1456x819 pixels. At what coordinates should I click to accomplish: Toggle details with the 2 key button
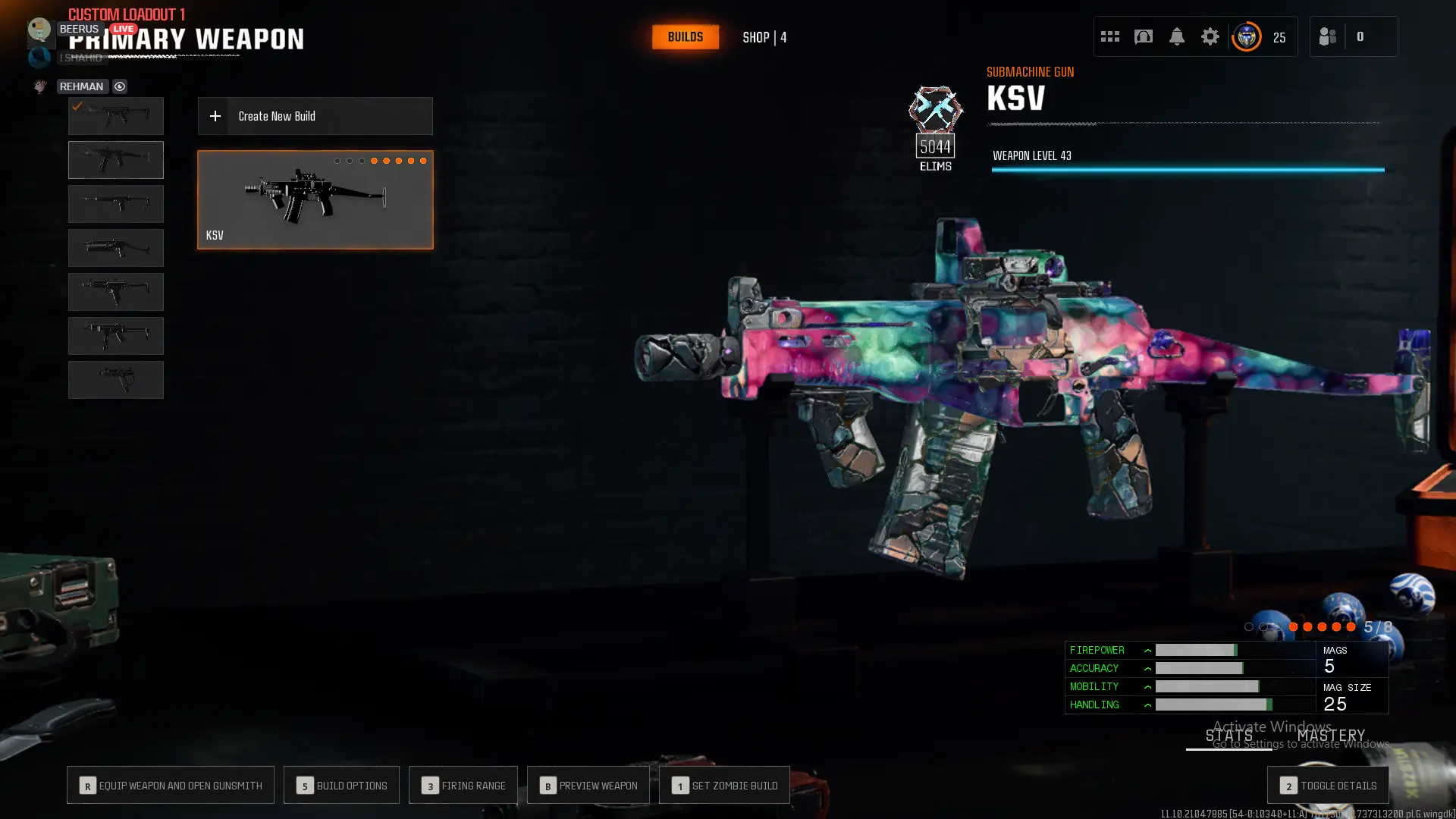tap(1327, 785)
